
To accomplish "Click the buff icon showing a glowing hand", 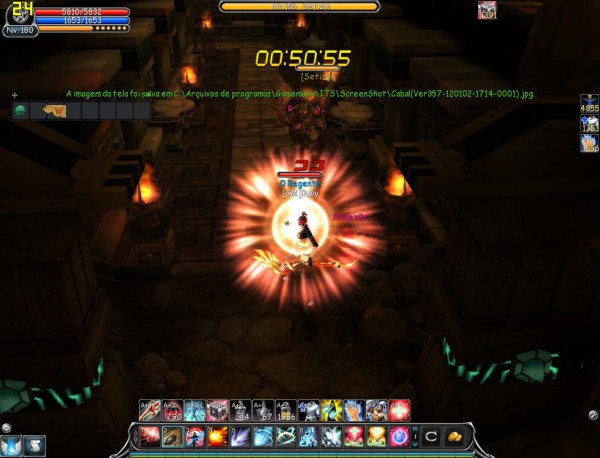I will (589, 144).
